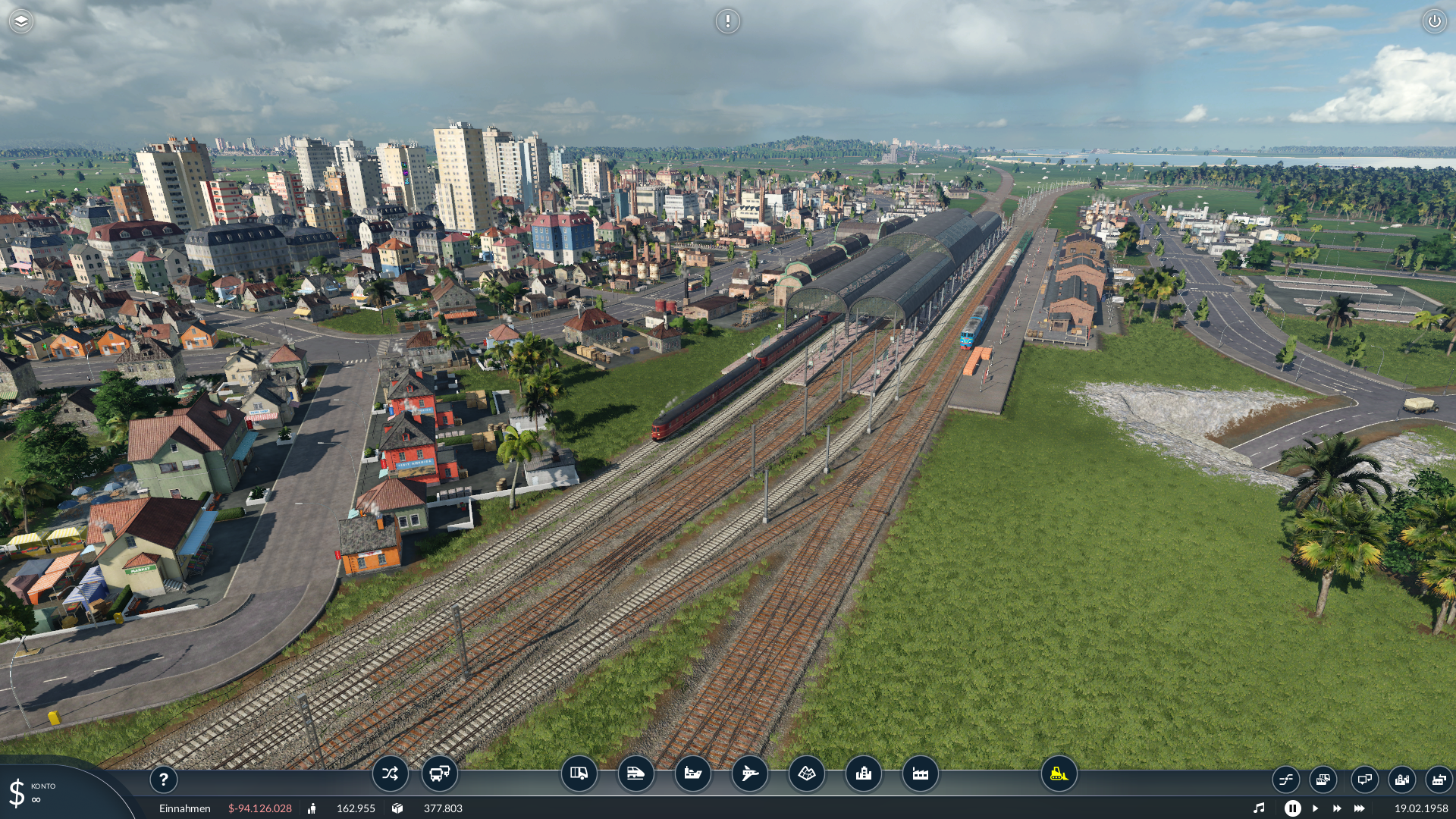
Task: Open the bus and vehicle manager
Action: (x=439, y=774)
